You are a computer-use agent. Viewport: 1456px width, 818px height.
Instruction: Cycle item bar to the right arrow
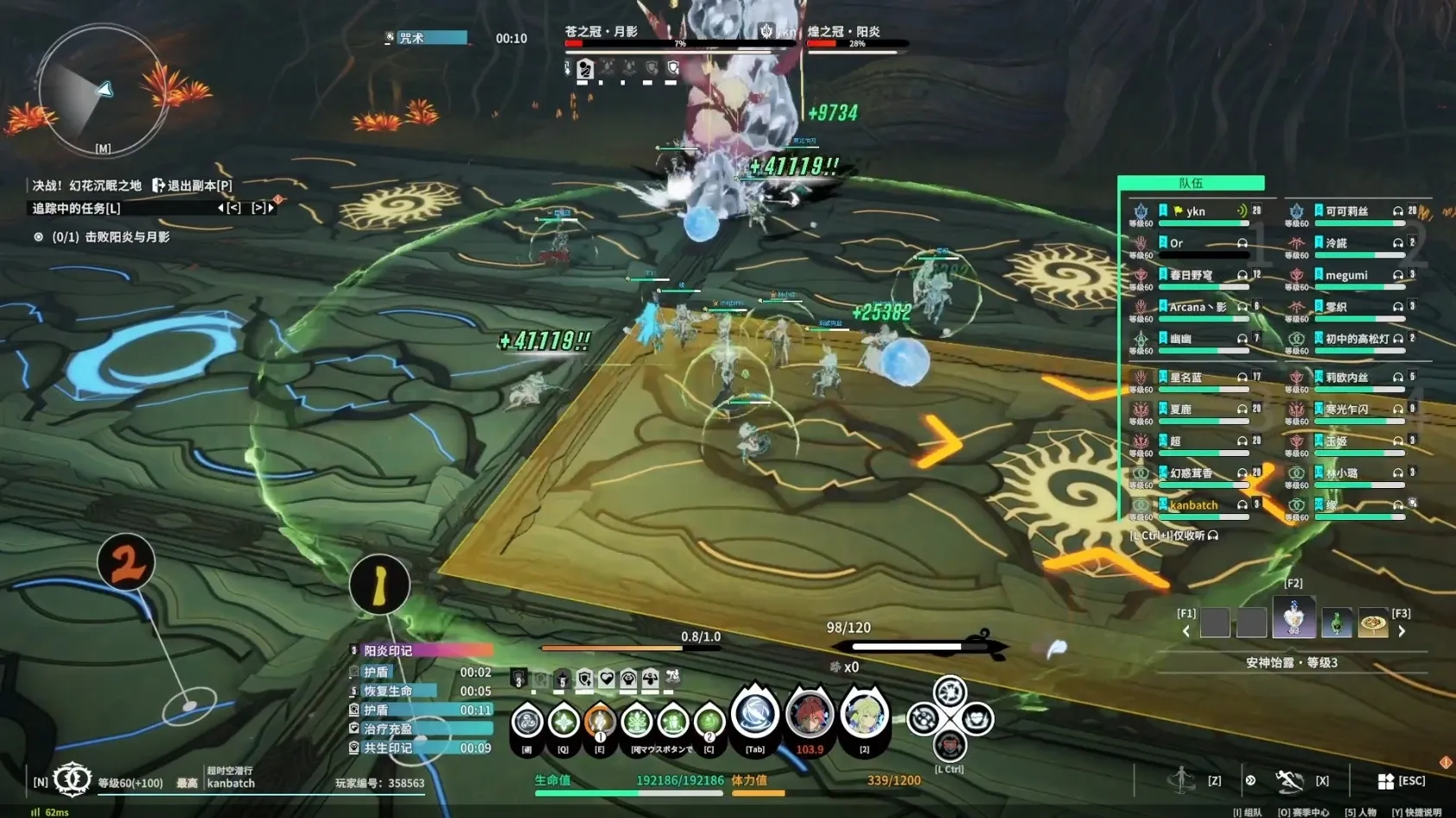[1402, 631]
